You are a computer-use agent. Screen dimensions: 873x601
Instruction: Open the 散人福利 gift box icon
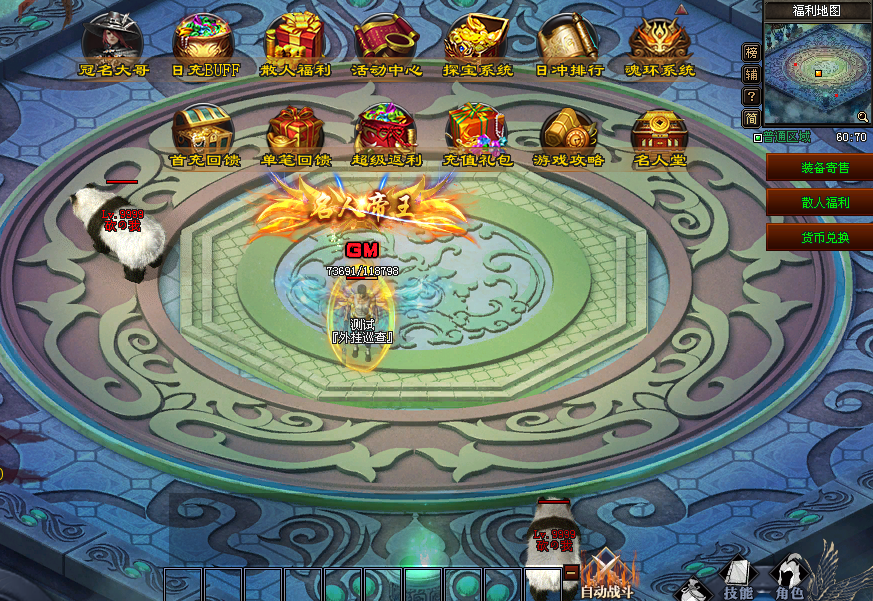tap(296, 42)
